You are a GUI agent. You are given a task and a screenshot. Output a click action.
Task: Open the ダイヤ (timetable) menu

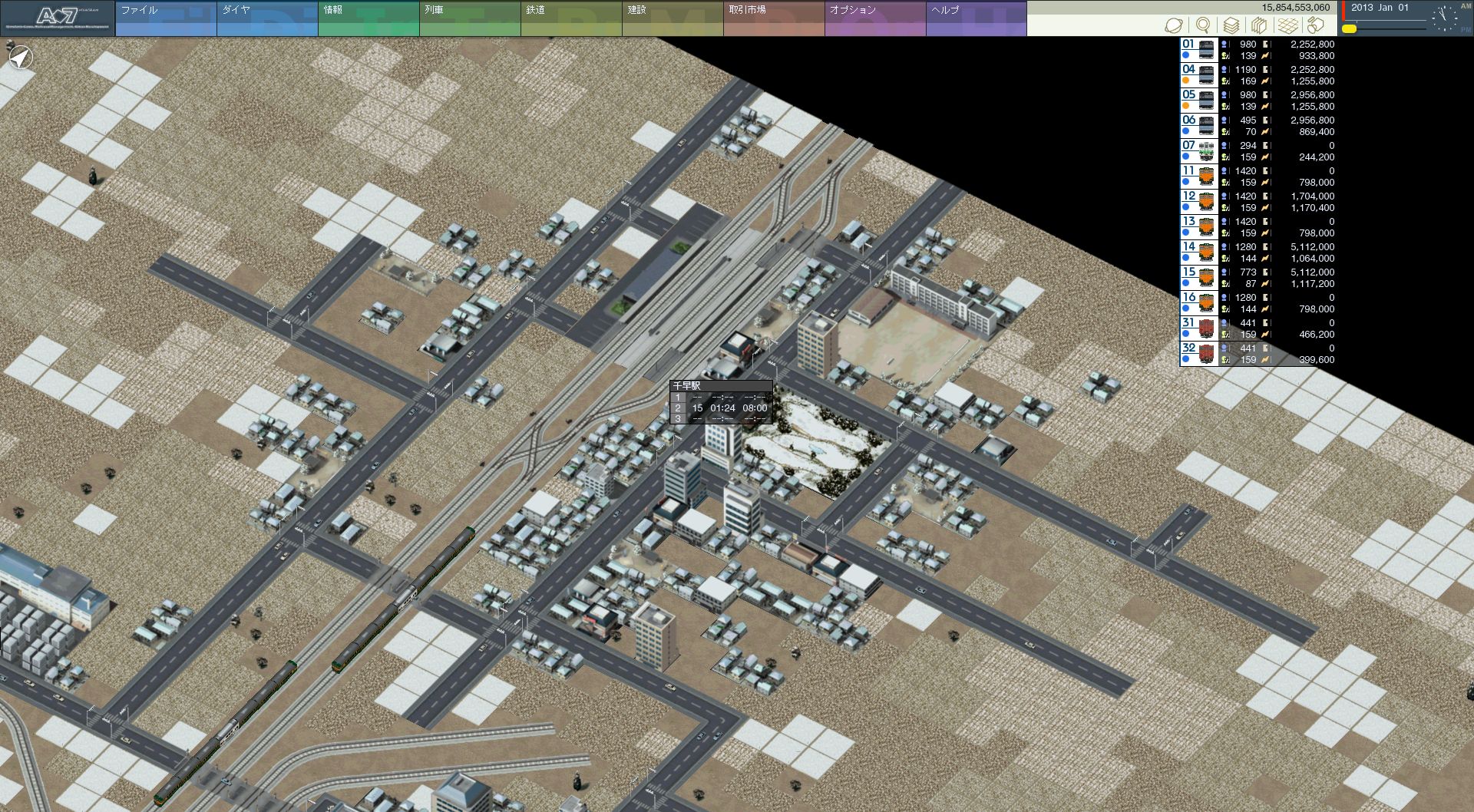coord(266,18)
